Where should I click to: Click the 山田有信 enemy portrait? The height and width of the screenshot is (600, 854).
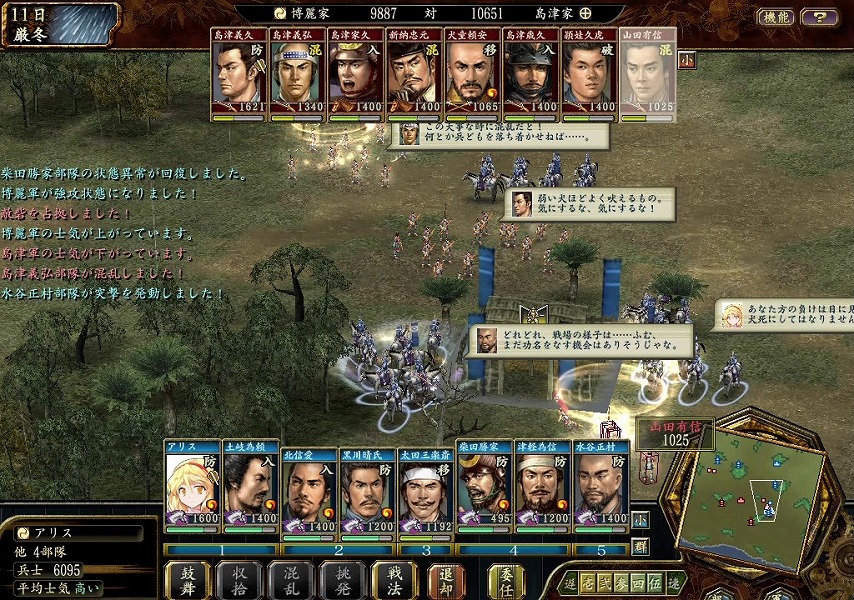coord(647,75)
